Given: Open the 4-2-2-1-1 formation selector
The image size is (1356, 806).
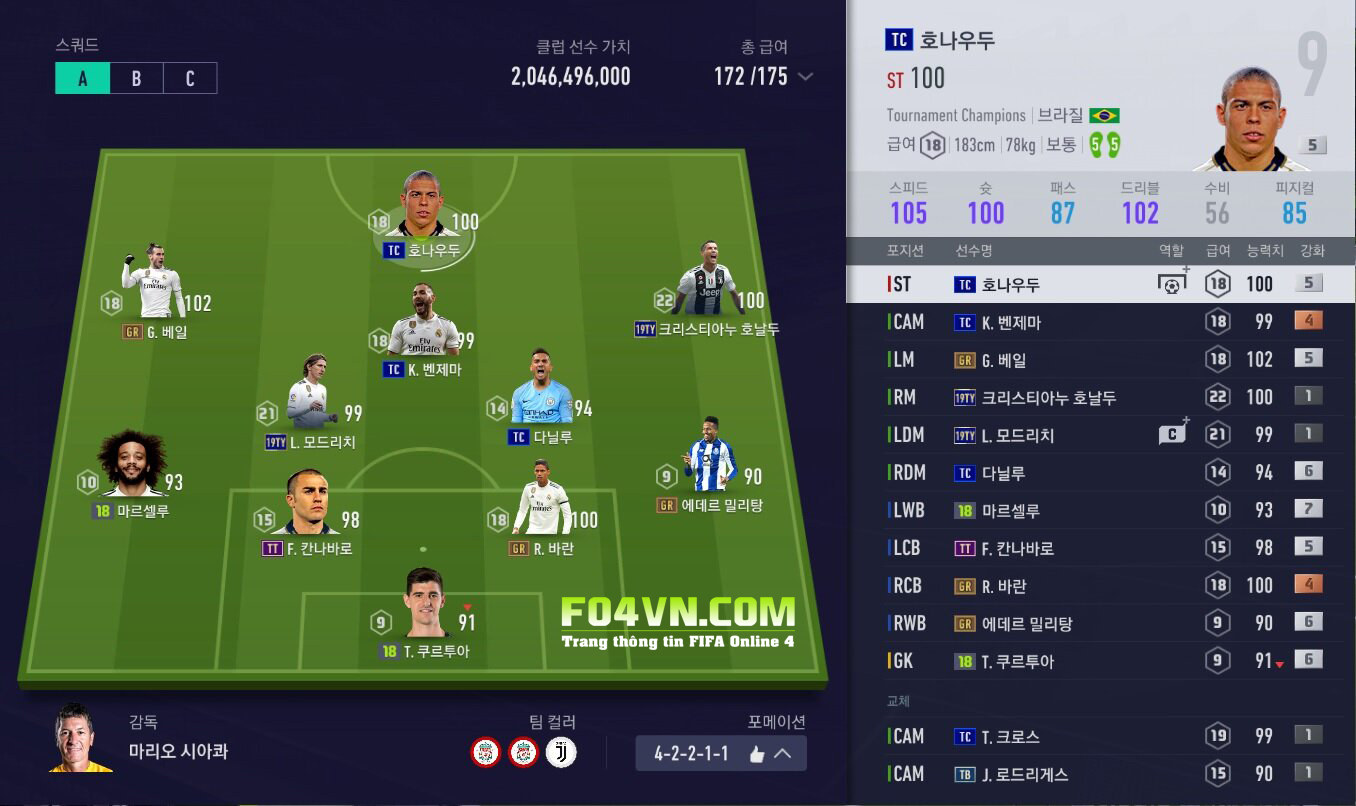Looking at the screenshot, I should (720, 754).
